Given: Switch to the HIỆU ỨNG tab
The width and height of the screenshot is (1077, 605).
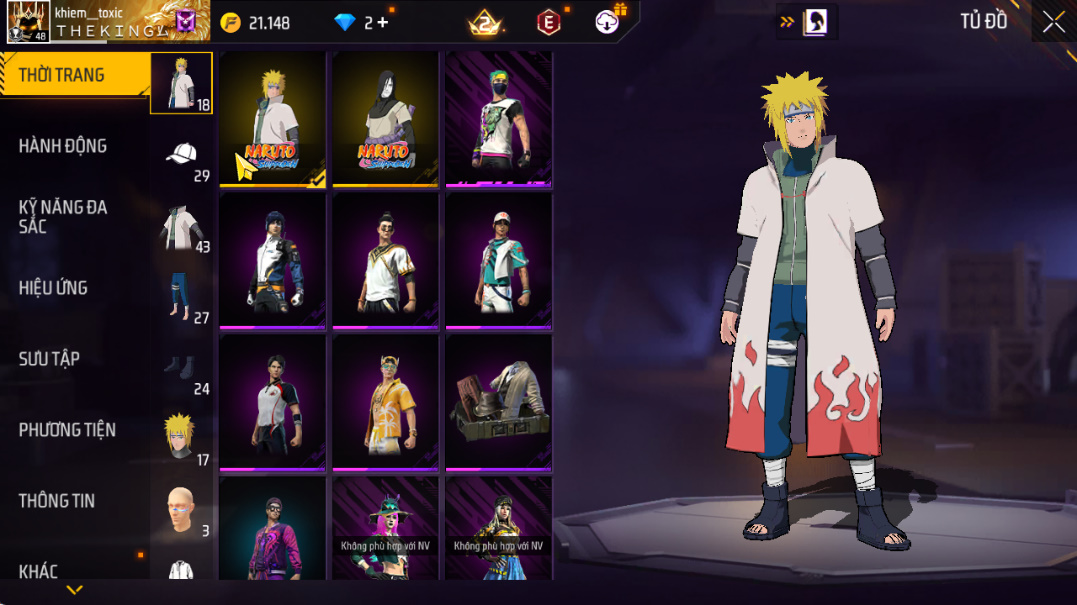Looking at the screenshot, I should (x=53, y=288).
